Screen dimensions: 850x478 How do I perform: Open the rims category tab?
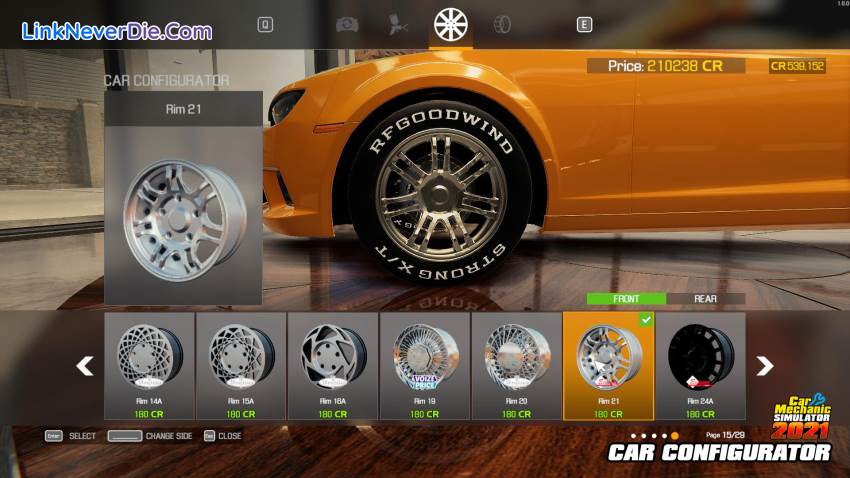pyautogui.click(x=451, y=24)
